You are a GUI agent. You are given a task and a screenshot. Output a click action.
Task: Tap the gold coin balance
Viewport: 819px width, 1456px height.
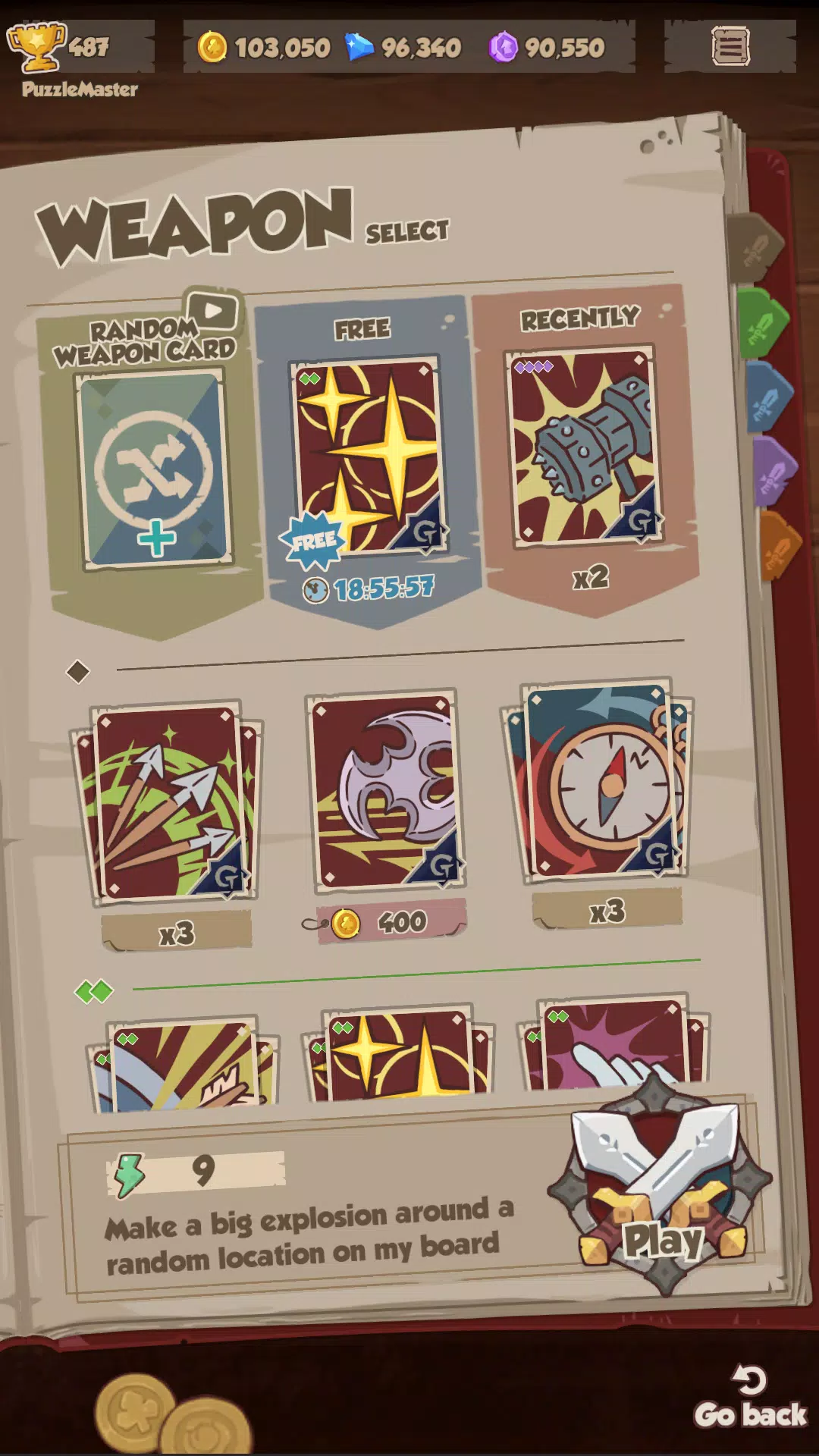264,48
